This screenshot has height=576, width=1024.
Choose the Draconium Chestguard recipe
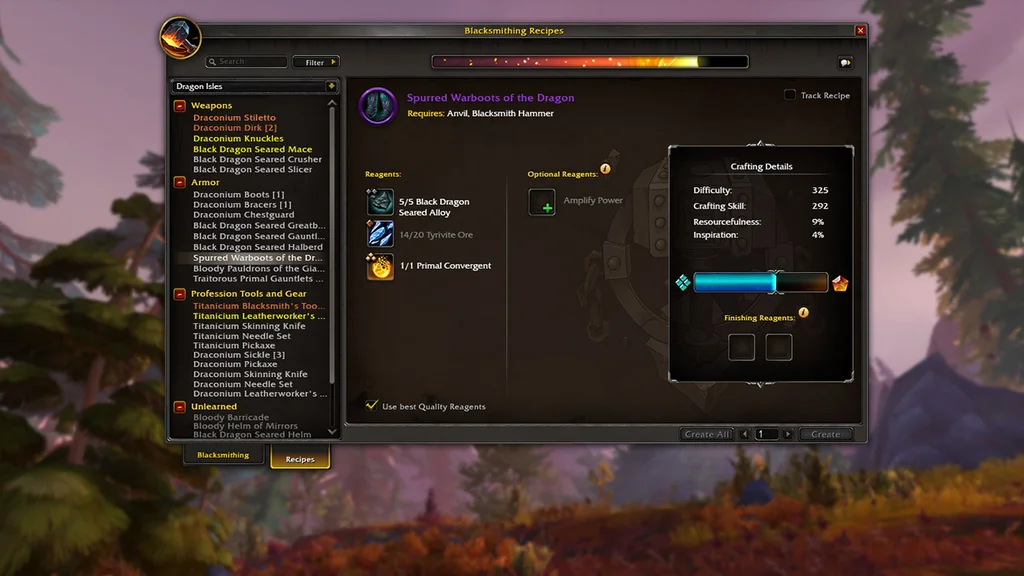[x=243, y=215]
